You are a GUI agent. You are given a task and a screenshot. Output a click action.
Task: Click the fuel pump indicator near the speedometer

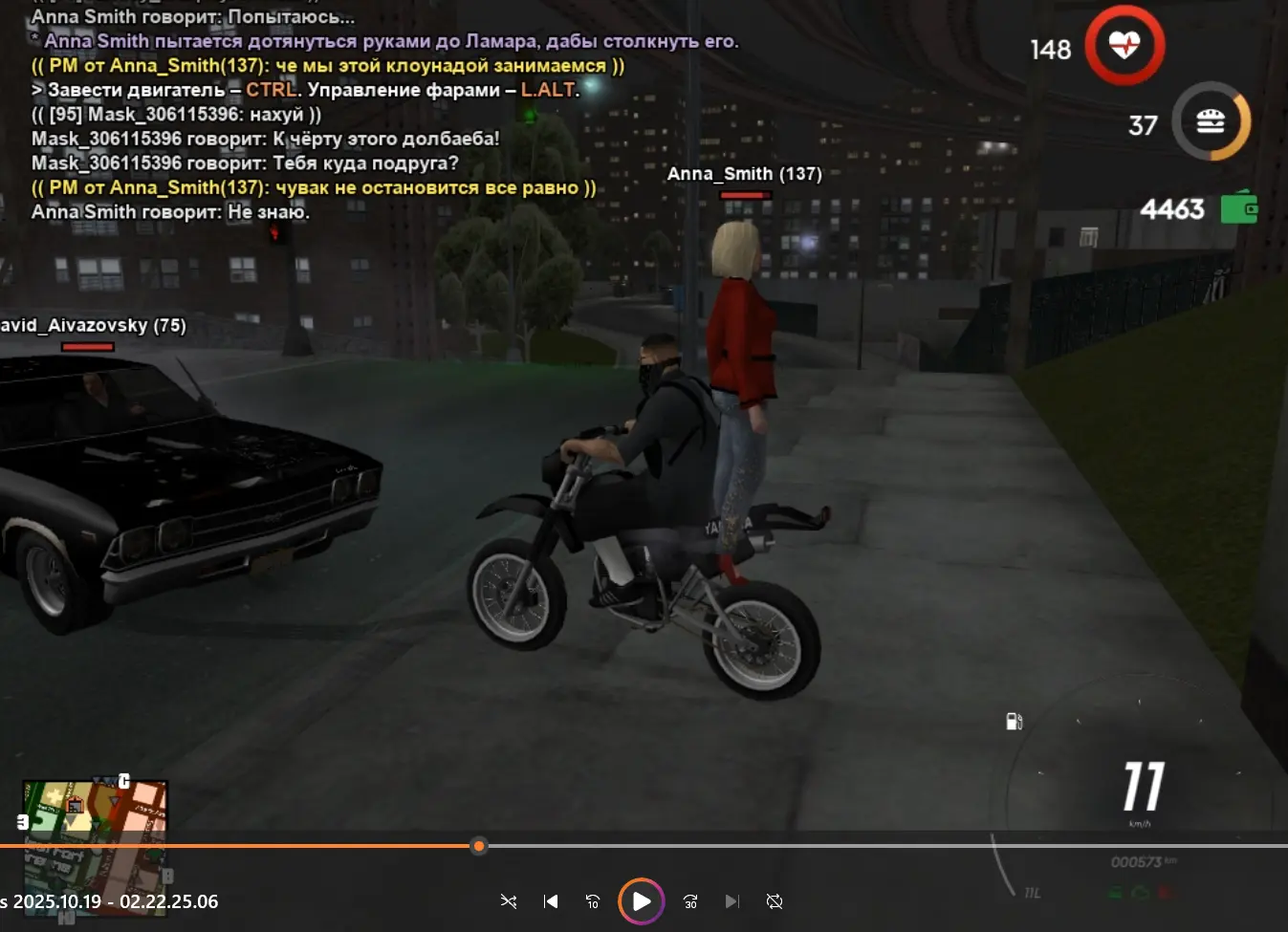pos(1014,722)
